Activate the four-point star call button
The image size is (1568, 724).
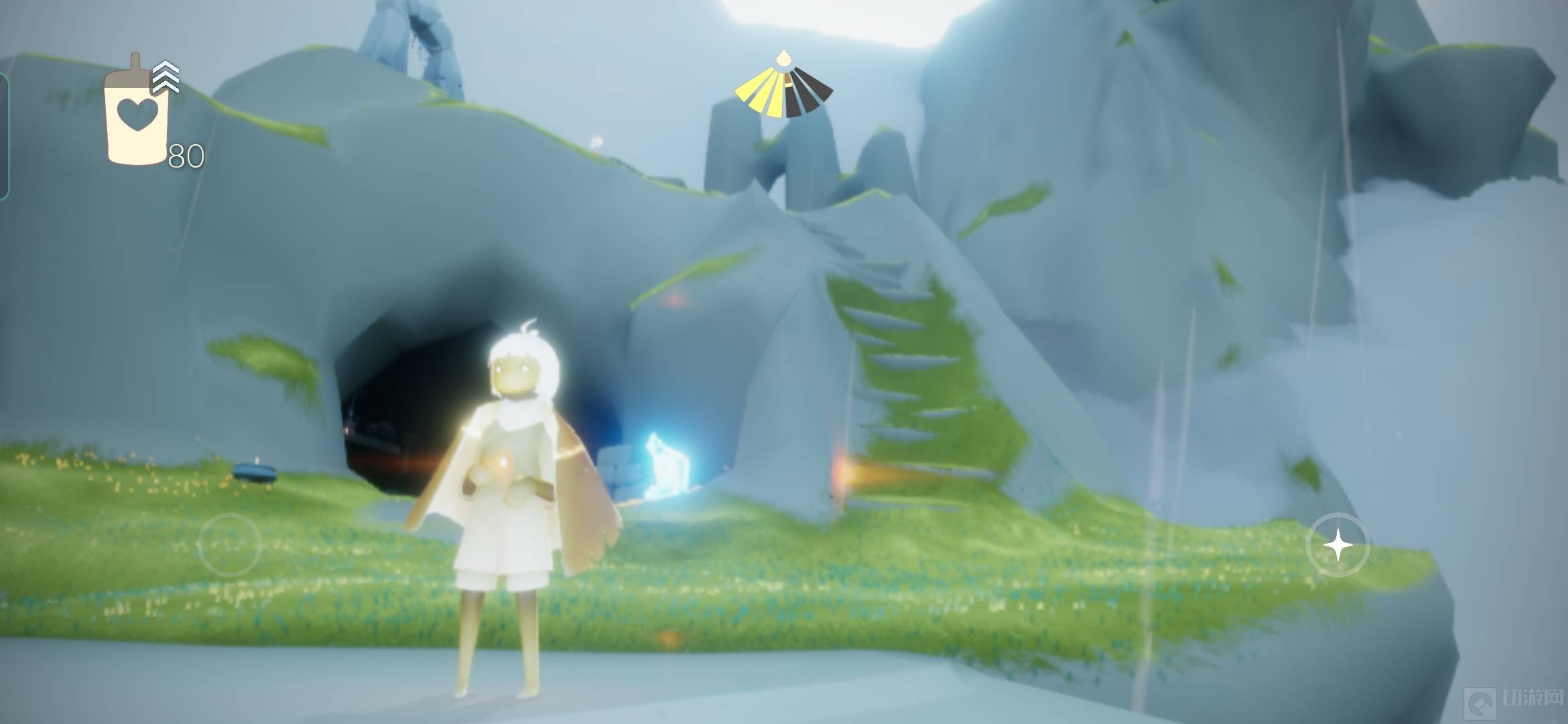tap(1337, 546)
